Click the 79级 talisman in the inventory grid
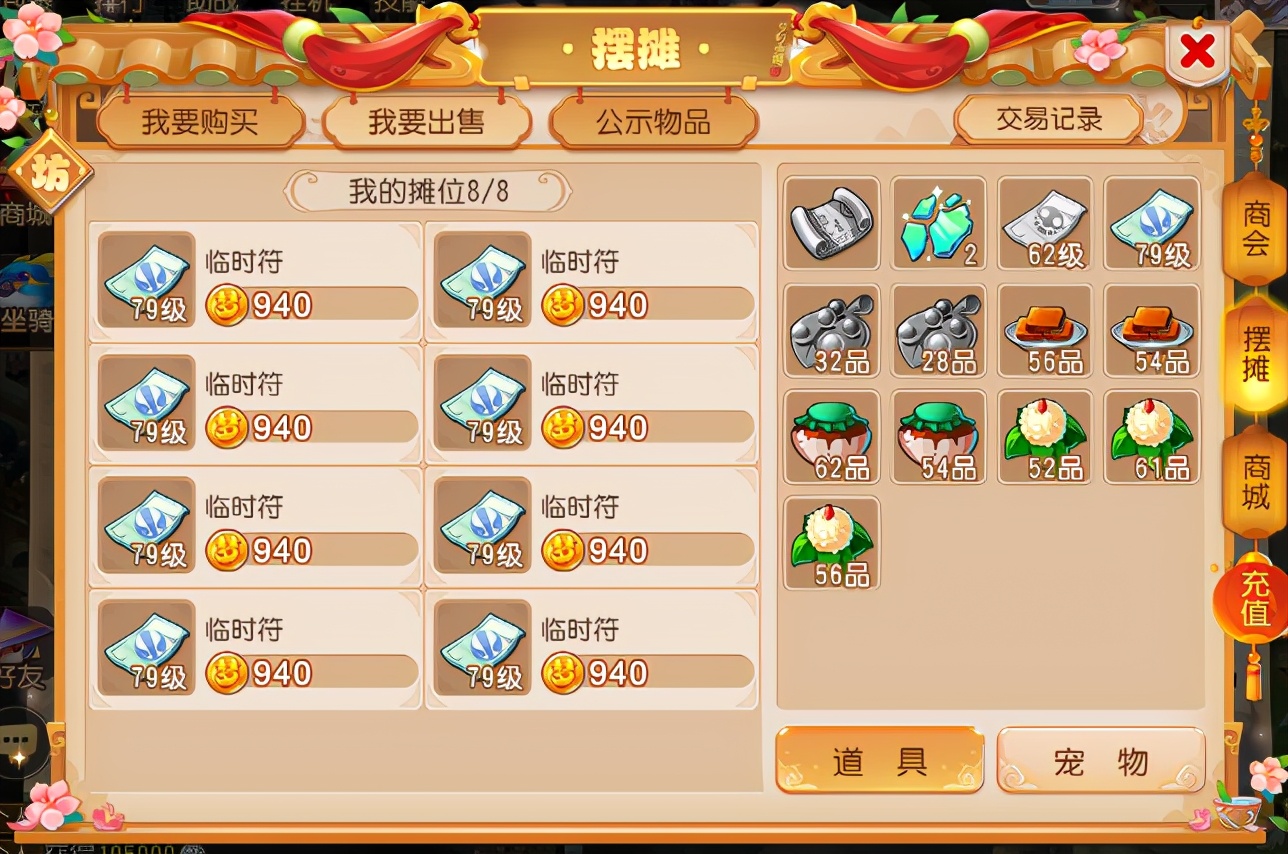The height and width of the screenshot is (854, 1288). [x=1151, y=223]
